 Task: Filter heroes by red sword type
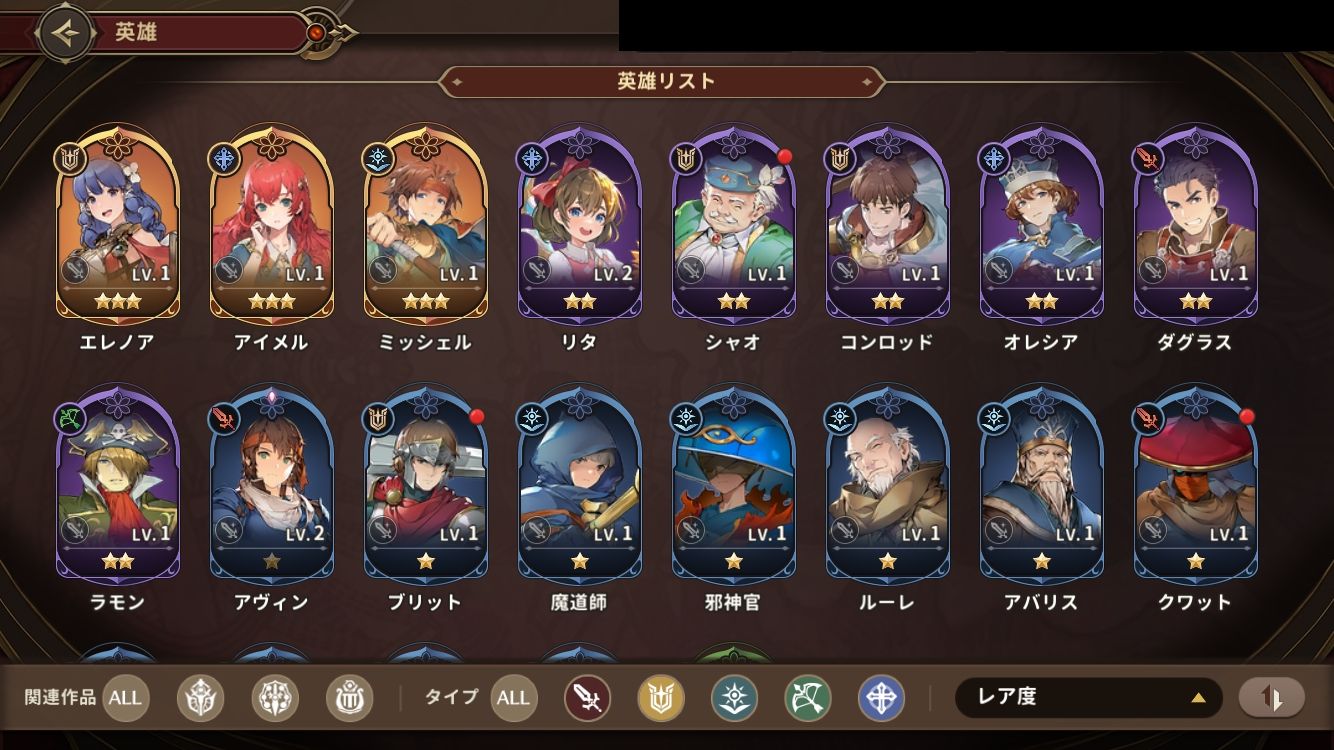(587, 698)
